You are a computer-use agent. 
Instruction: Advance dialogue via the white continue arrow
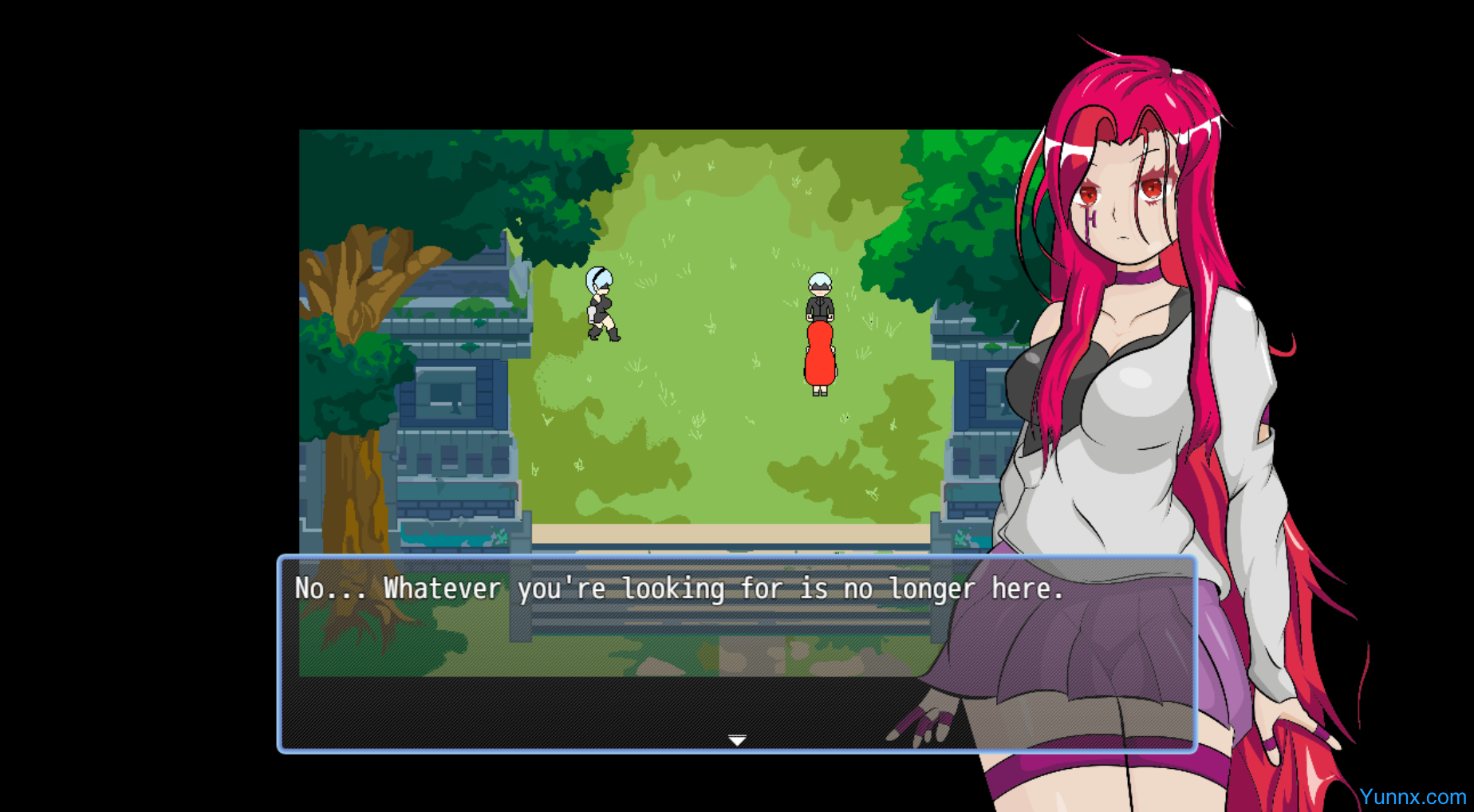737,740
